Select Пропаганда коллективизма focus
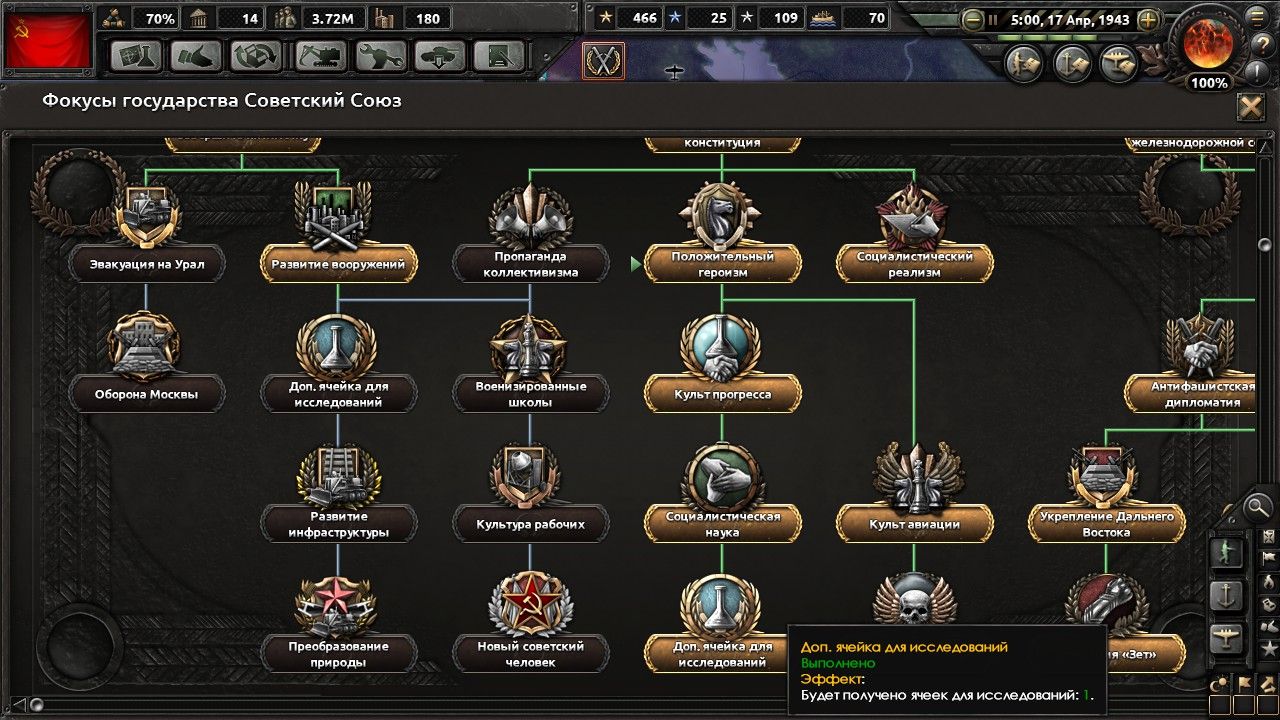Screen dimensions: 1280x720 pyautogui.click(x=530, y=264)
